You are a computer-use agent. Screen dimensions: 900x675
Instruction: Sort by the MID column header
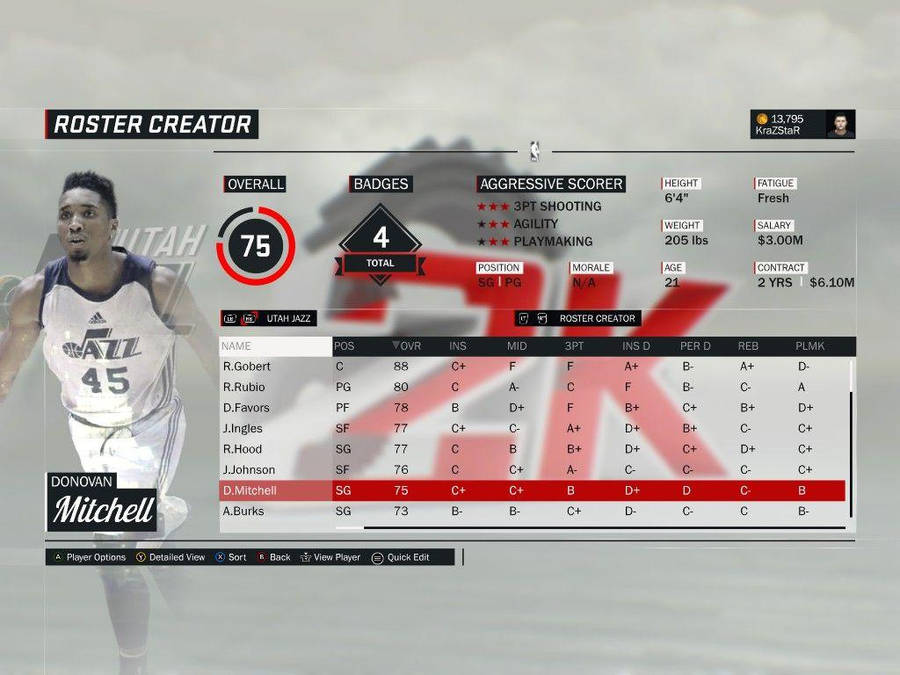pyautogui.click(x=517, y=346)
